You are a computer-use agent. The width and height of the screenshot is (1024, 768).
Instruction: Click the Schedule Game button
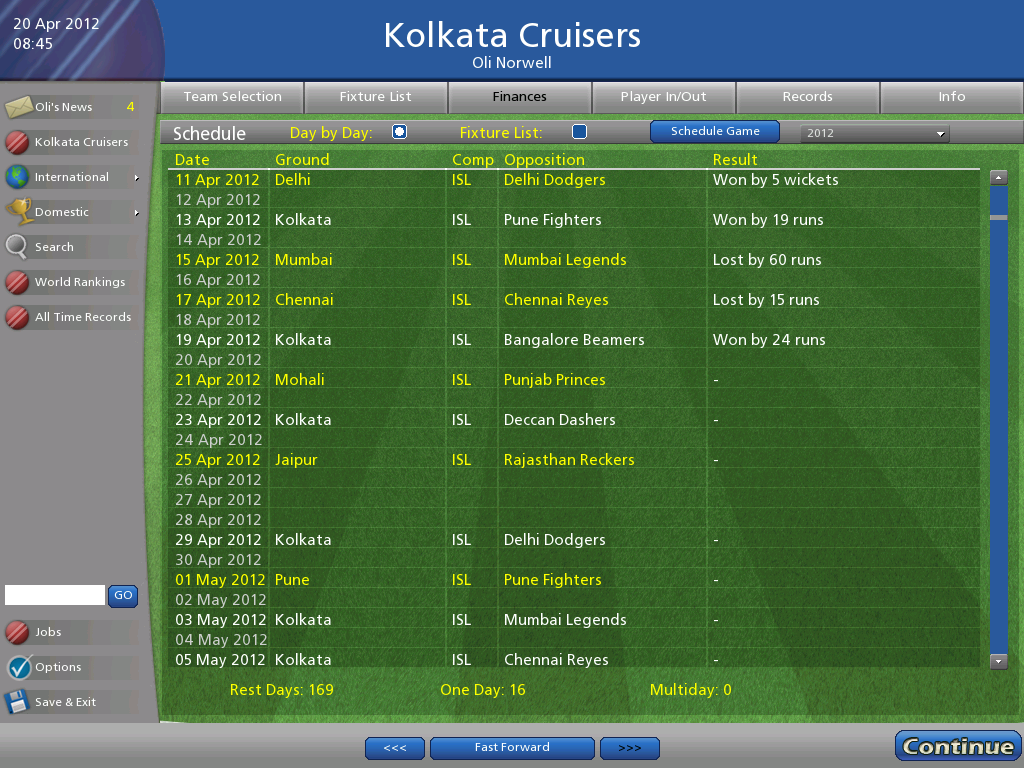pyautogui.click(x=715, y=131)
